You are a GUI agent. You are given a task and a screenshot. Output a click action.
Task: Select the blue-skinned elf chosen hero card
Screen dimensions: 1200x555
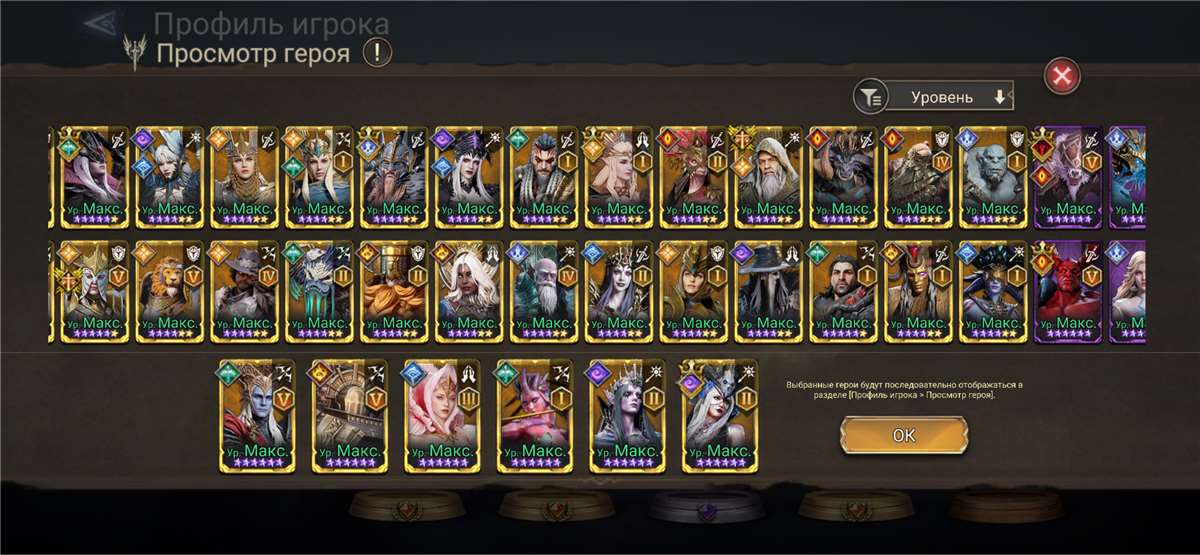point(257,415)
